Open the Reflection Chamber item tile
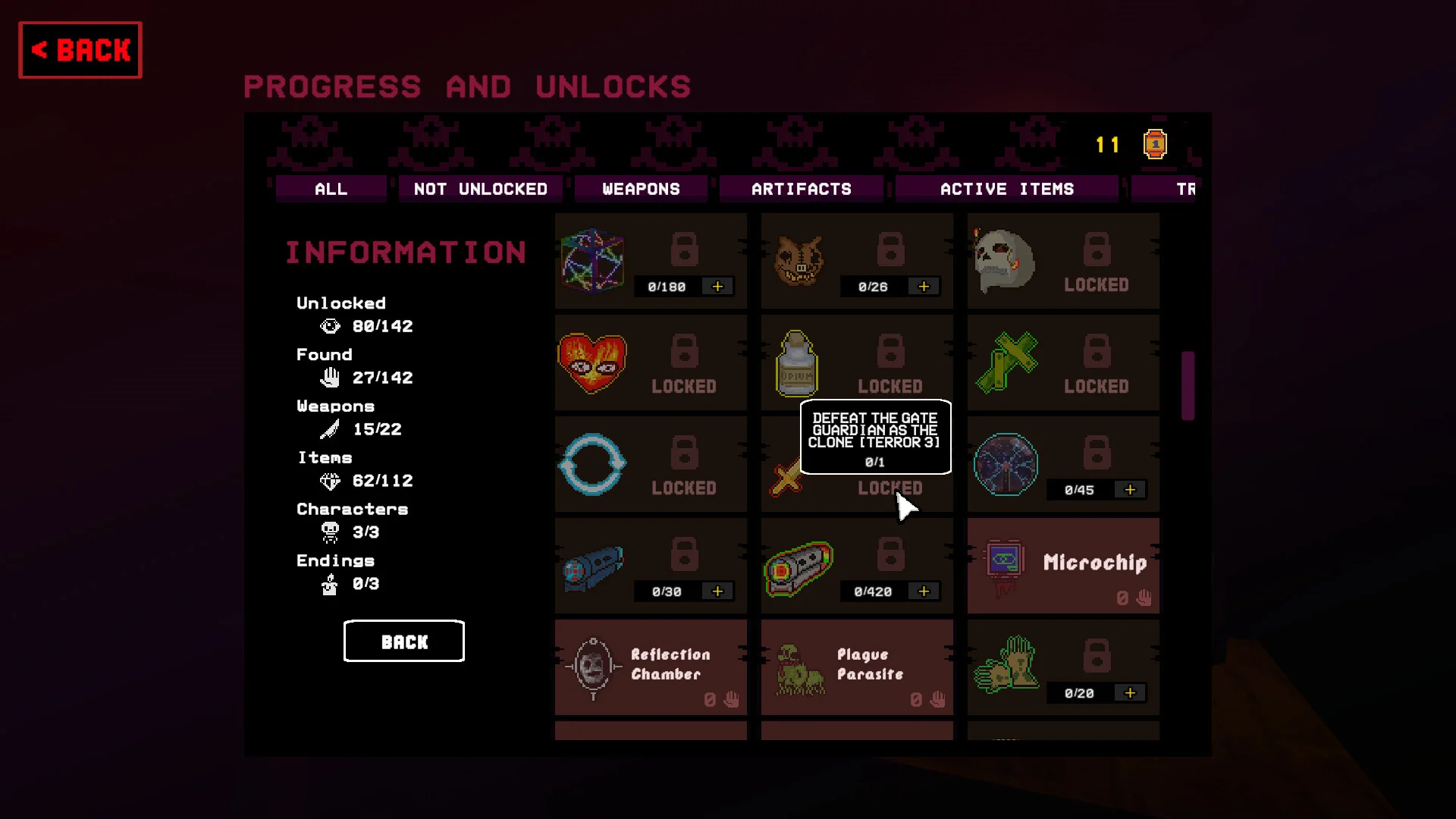1456x819 pixels. coord(651,667)
